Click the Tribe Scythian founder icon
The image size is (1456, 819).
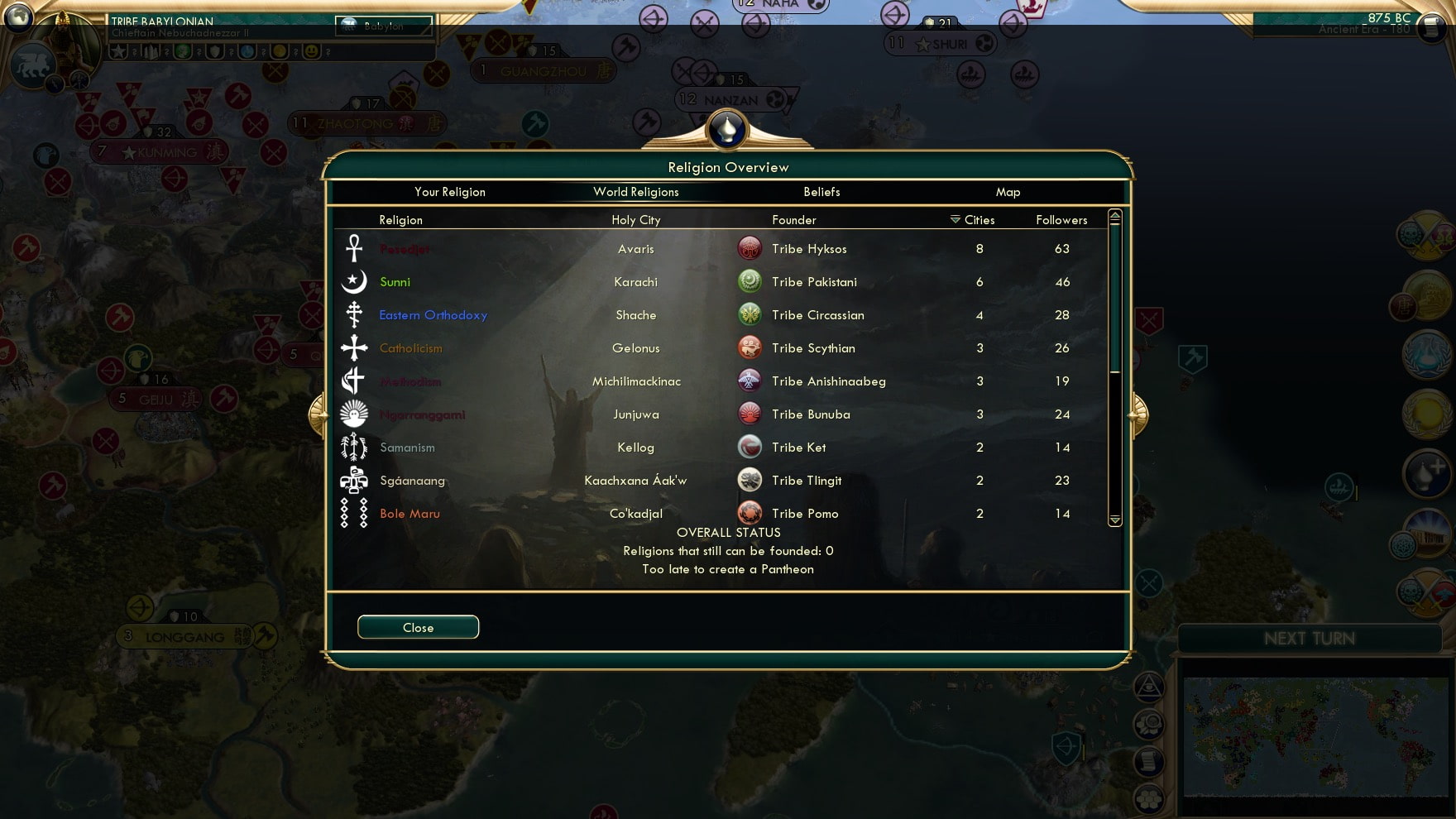point(750,347)
